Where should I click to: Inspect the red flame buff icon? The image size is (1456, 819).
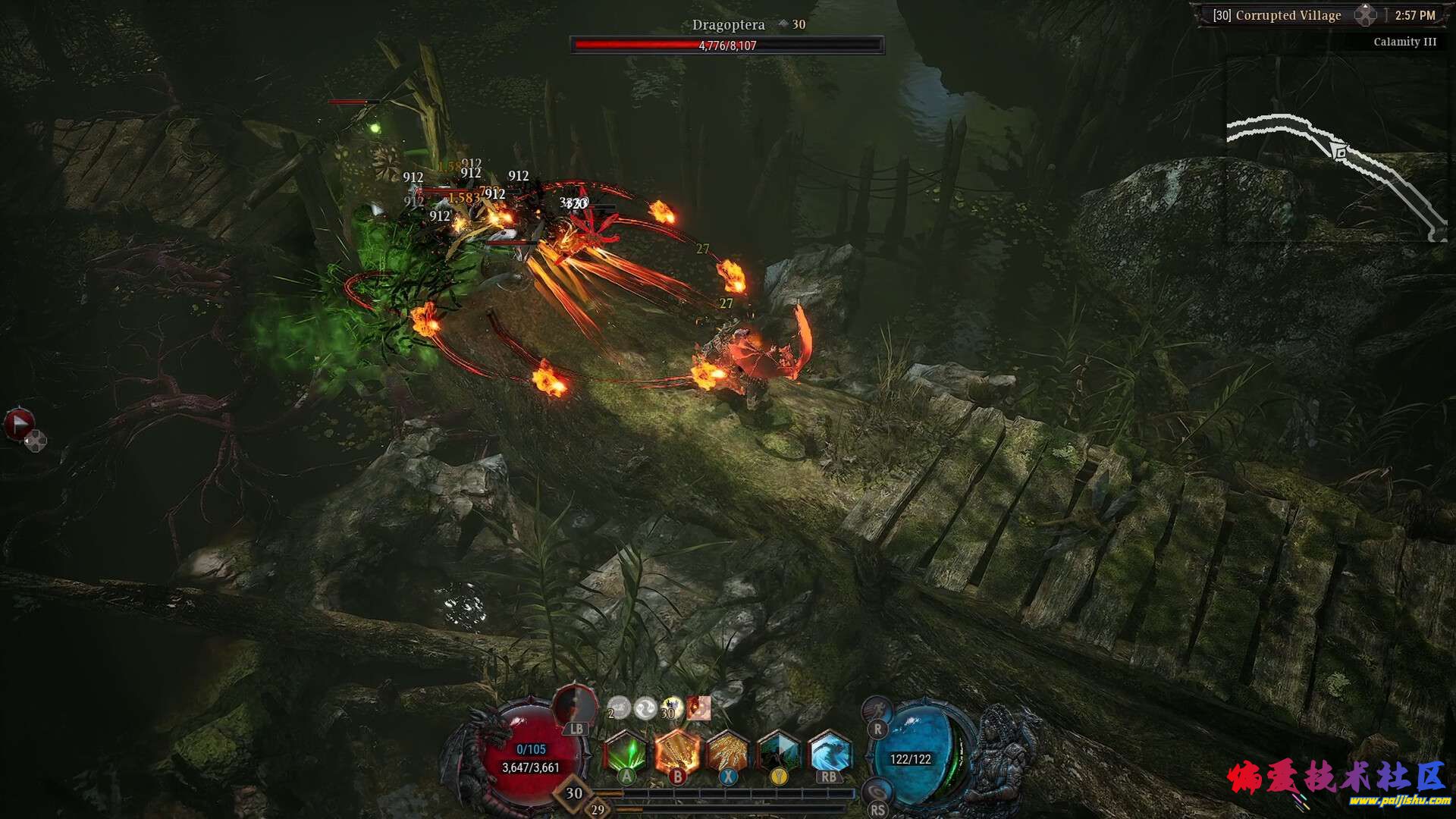[698, 708]
